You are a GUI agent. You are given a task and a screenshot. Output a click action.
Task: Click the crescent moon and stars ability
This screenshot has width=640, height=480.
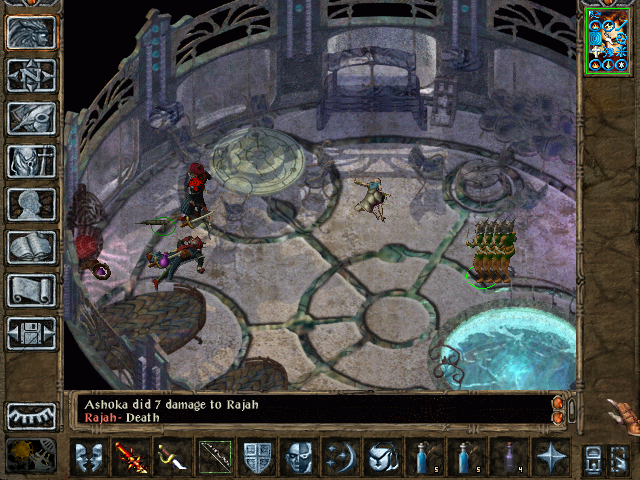pos(340,457)
